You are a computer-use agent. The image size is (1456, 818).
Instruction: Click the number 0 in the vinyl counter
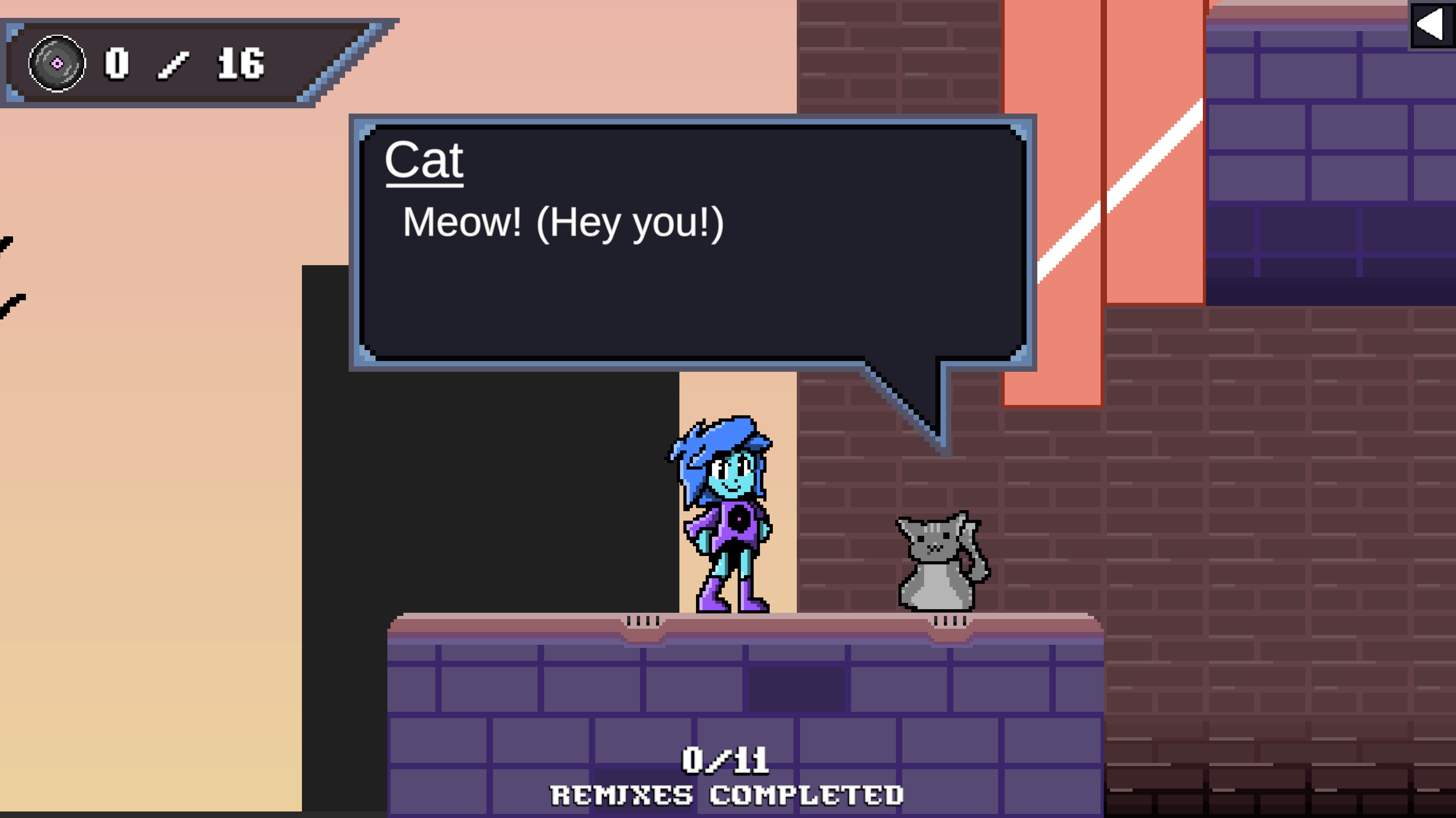point(116,64)
